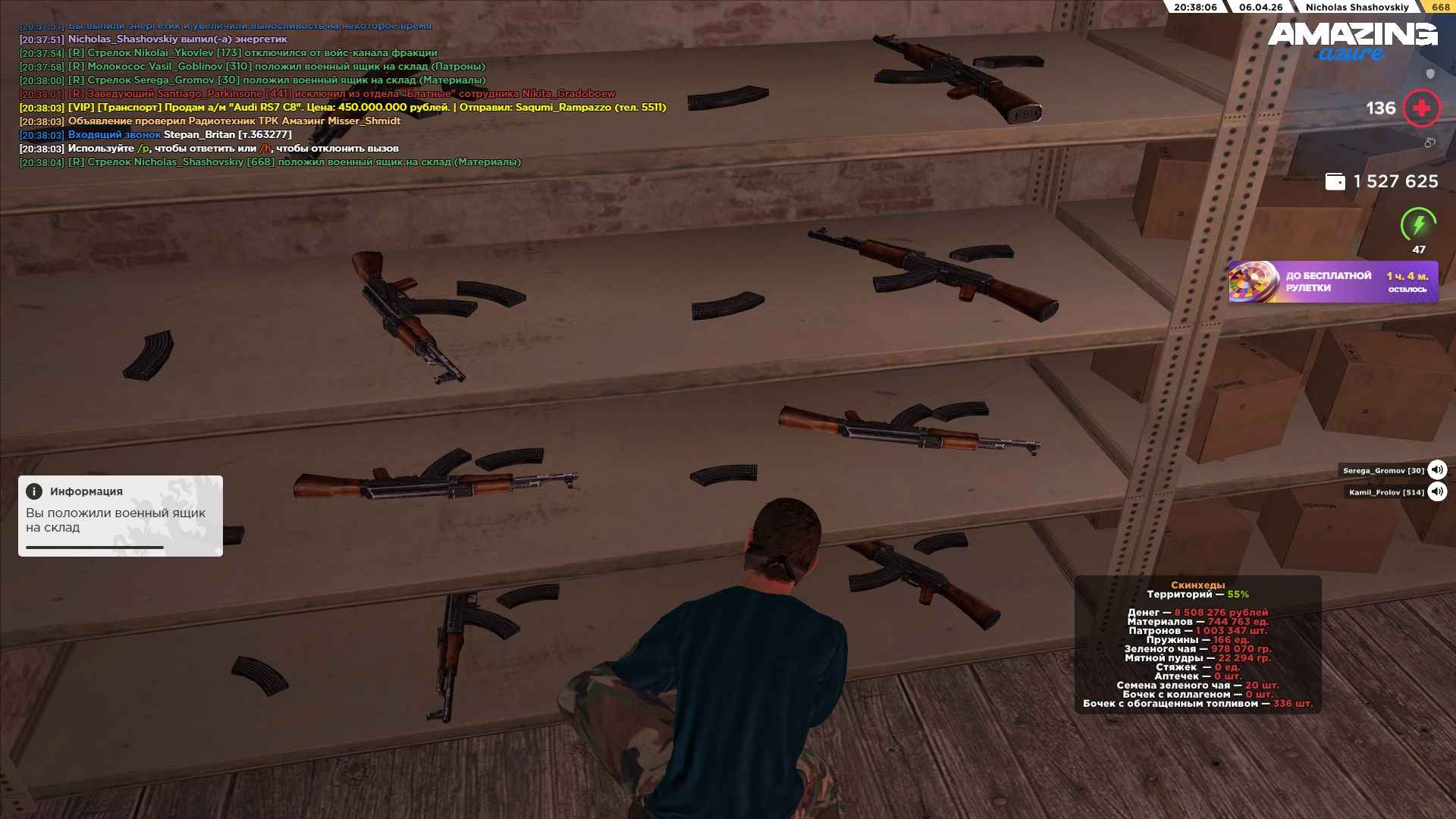Click the wallet money icon
The width and height of the screenshot is (1456, 819).
pyautogui.click(x=1335, y=182)
